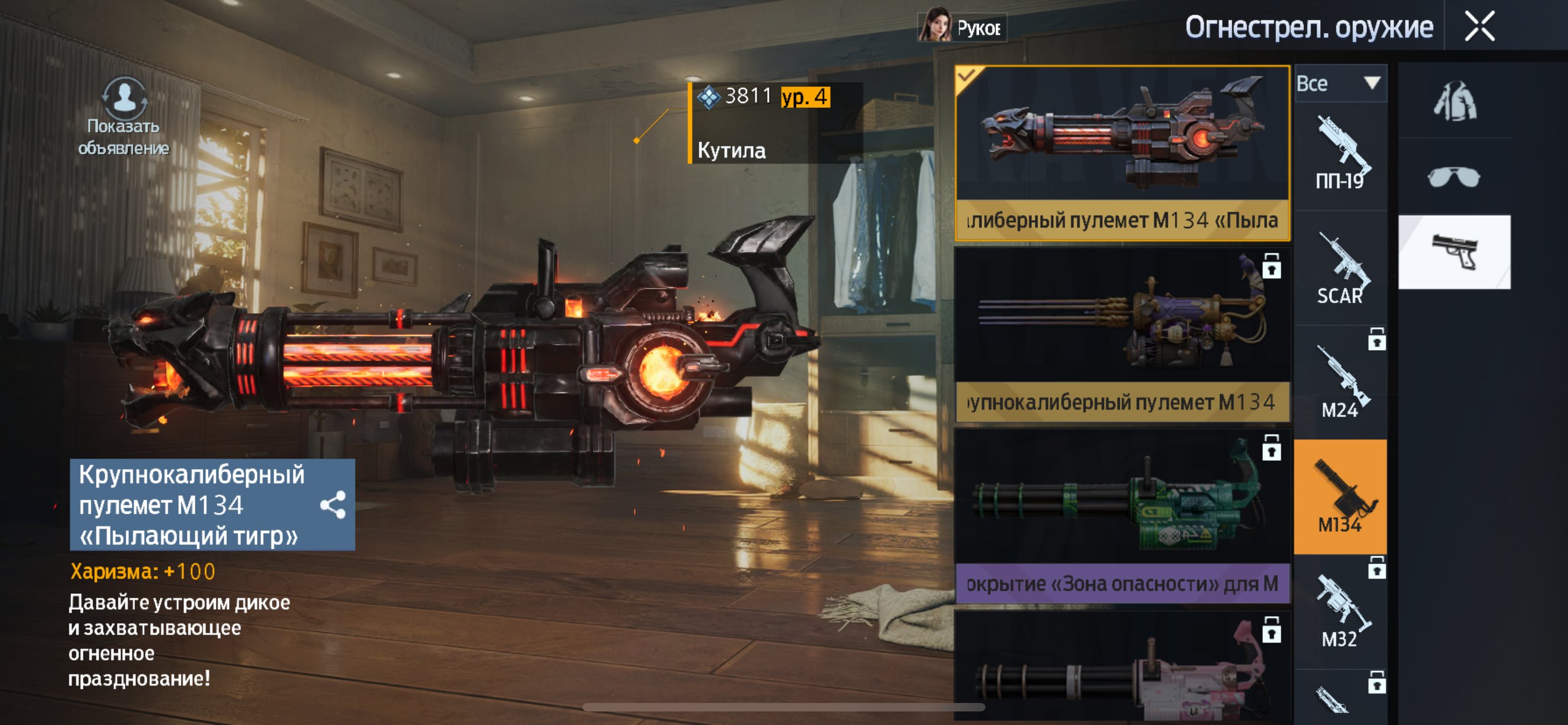Choose the purple-gold M134 skin
This screenshot has width=1568, height=725.
pos(1121,334)
